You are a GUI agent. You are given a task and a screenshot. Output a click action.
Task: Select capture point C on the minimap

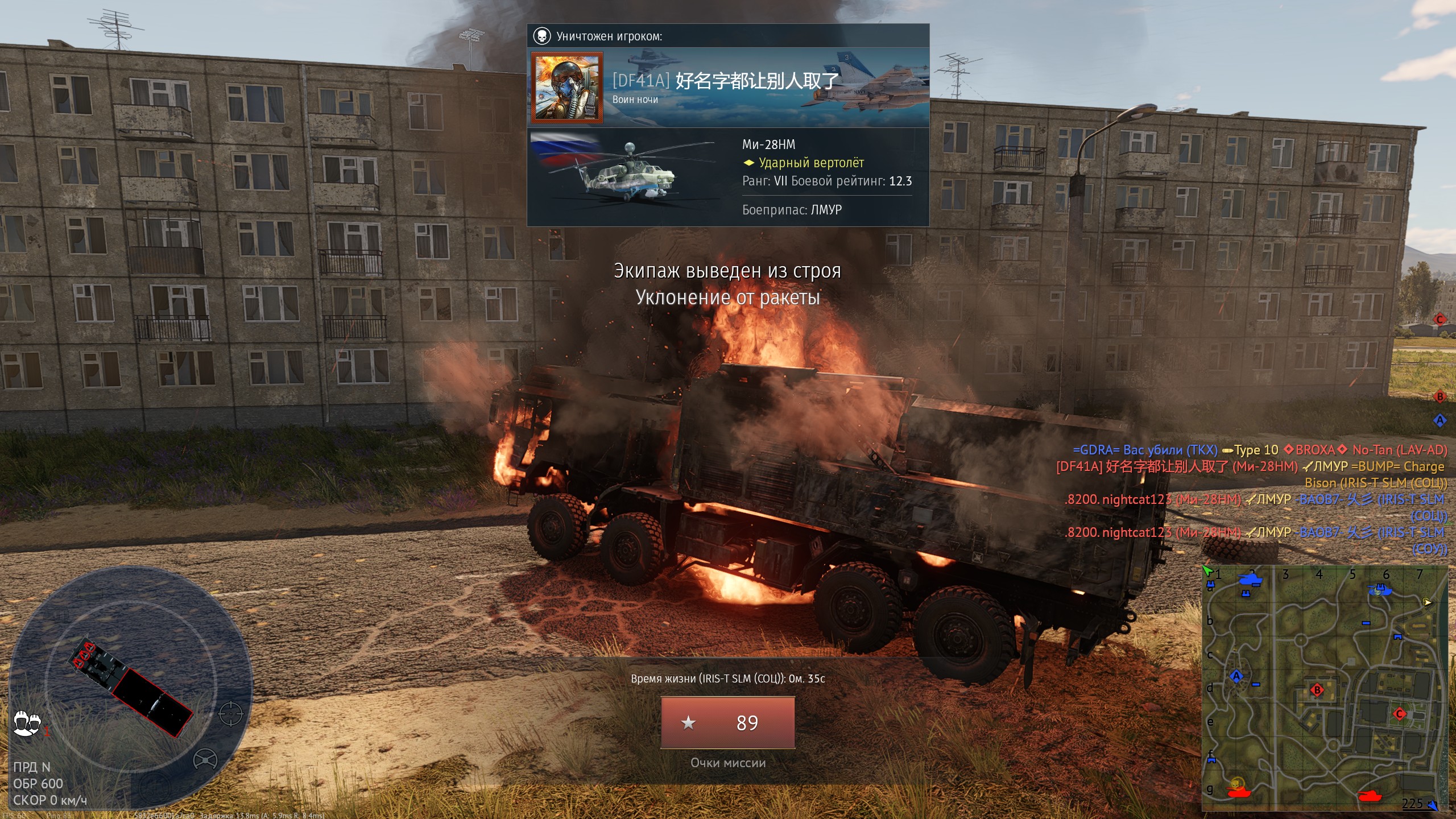click(1400, 714)
